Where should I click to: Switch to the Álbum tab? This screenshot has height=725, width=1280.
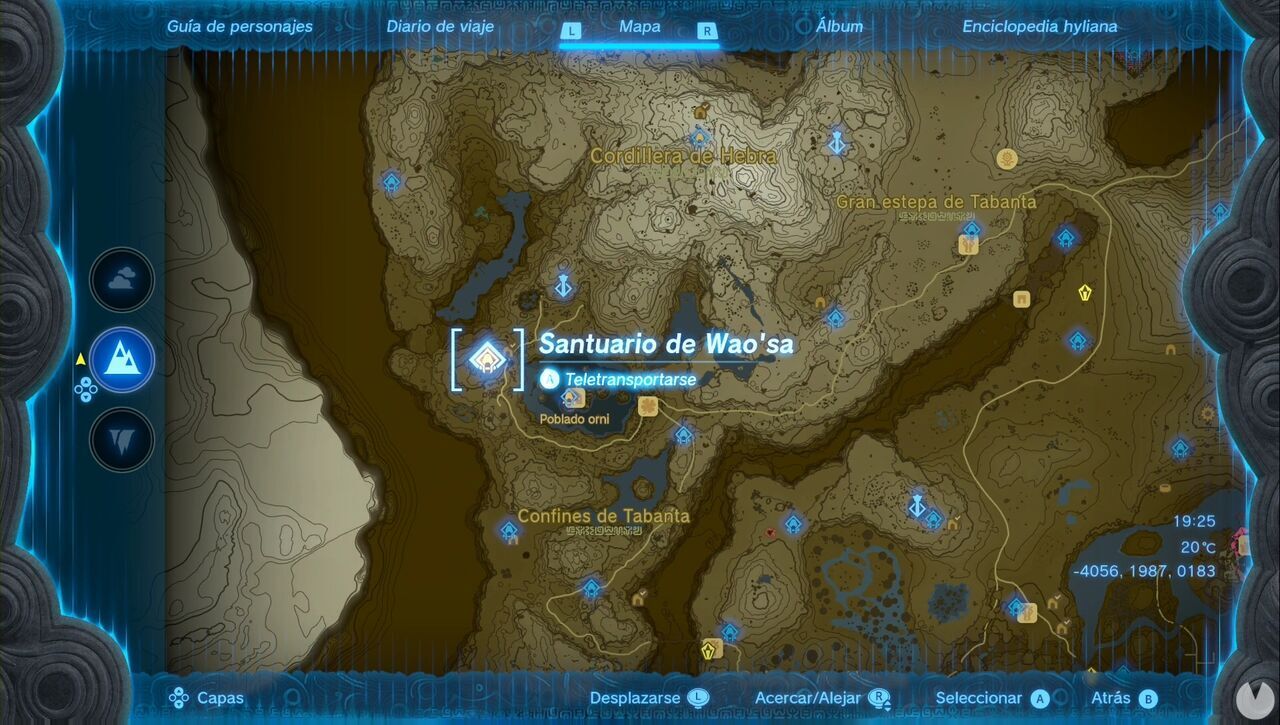click(x=839, y=26)
